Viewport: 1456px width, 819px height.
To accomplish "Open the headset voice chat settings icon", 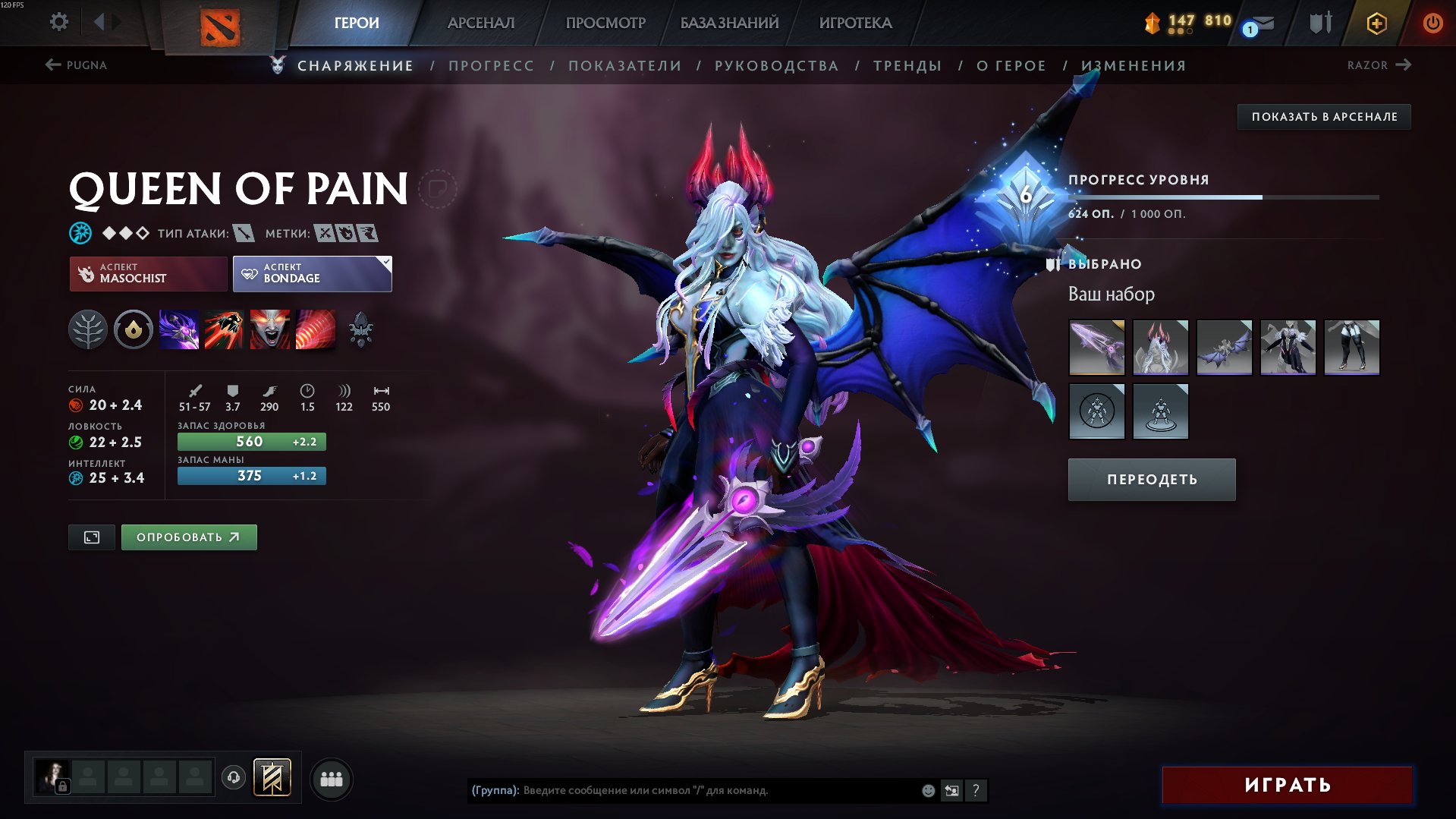I will (x=234, y=777).
